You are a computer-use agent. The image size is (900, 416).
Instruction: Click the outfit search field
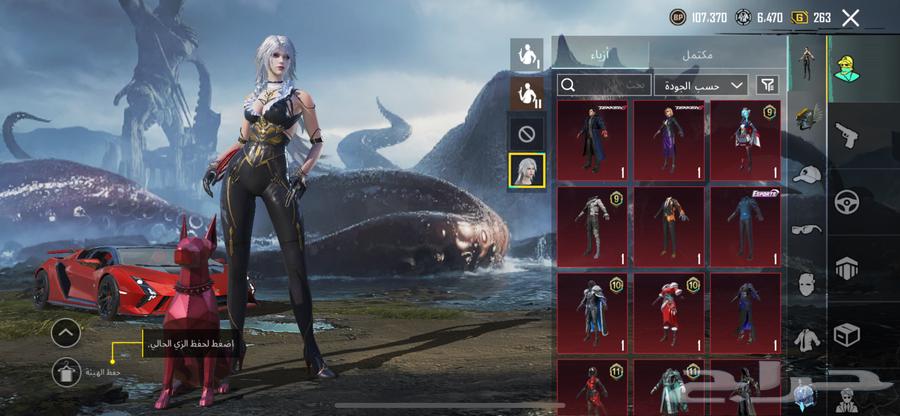coord(605,85)
